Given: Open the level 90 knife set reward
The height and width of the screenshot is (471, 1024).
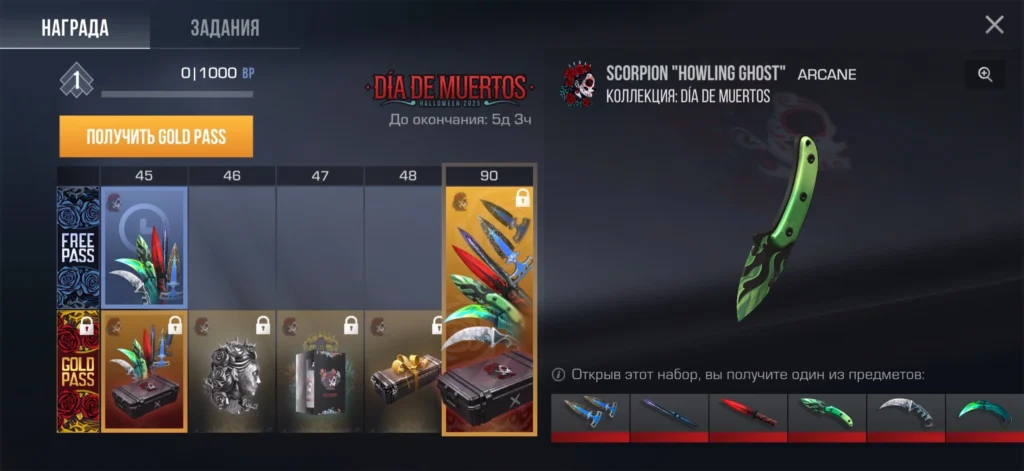Looking at the screenshot, I should tap(489, 310).
